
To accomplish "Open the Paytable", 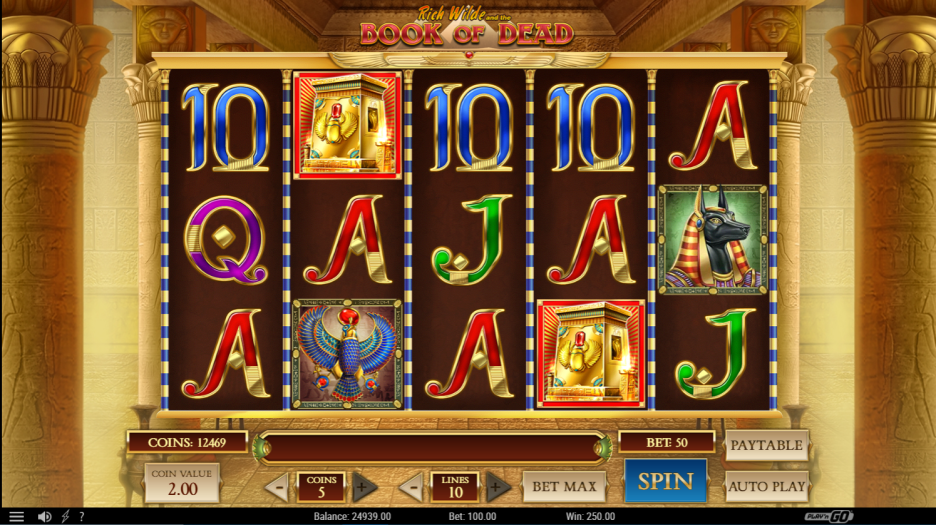I will [x=766, y=445].
